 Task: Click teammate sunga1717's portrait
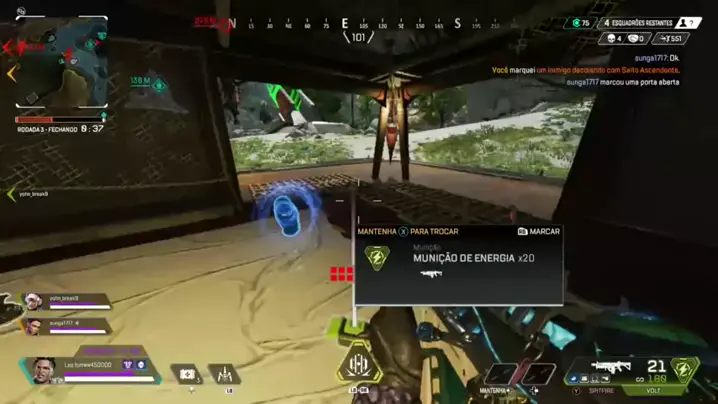click(x=31, y=325)
